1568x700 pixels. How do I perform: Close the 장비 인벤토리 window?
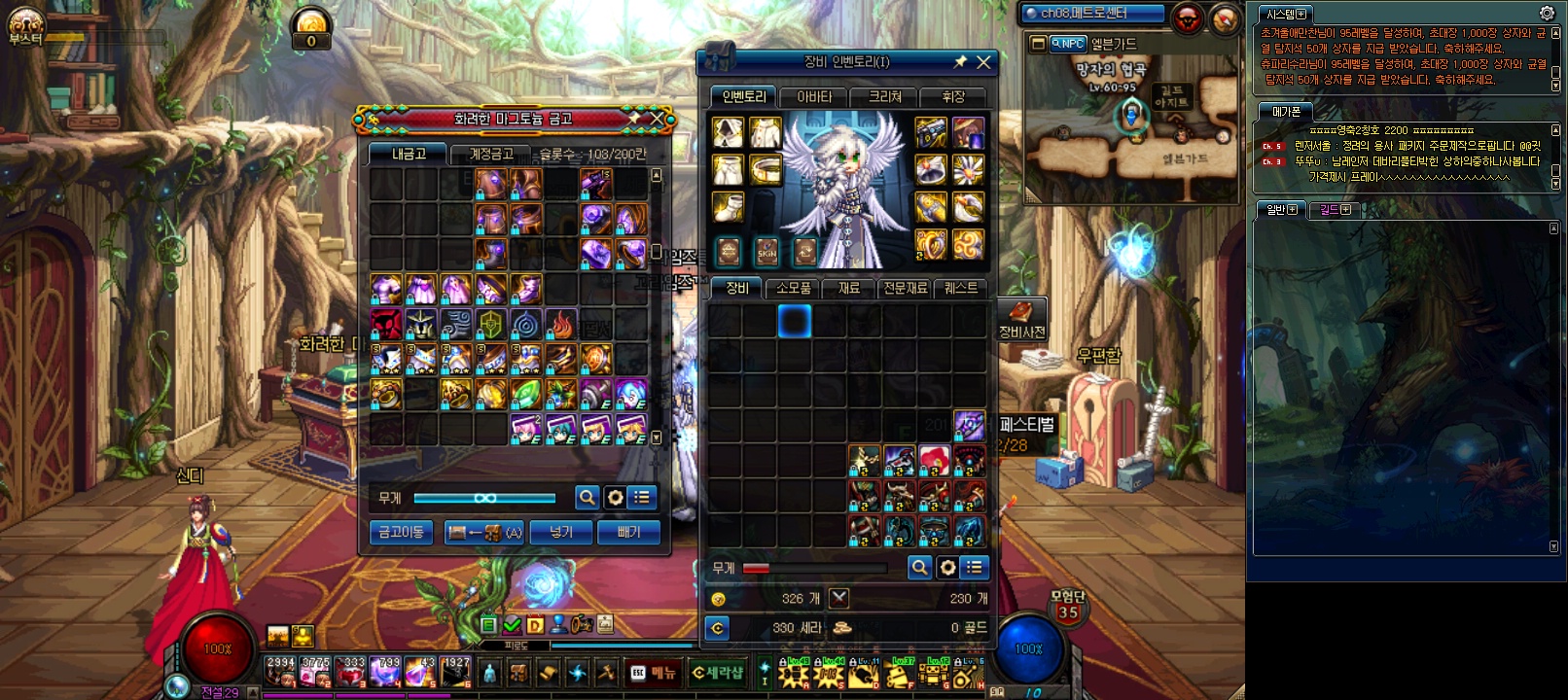(983, 62)
